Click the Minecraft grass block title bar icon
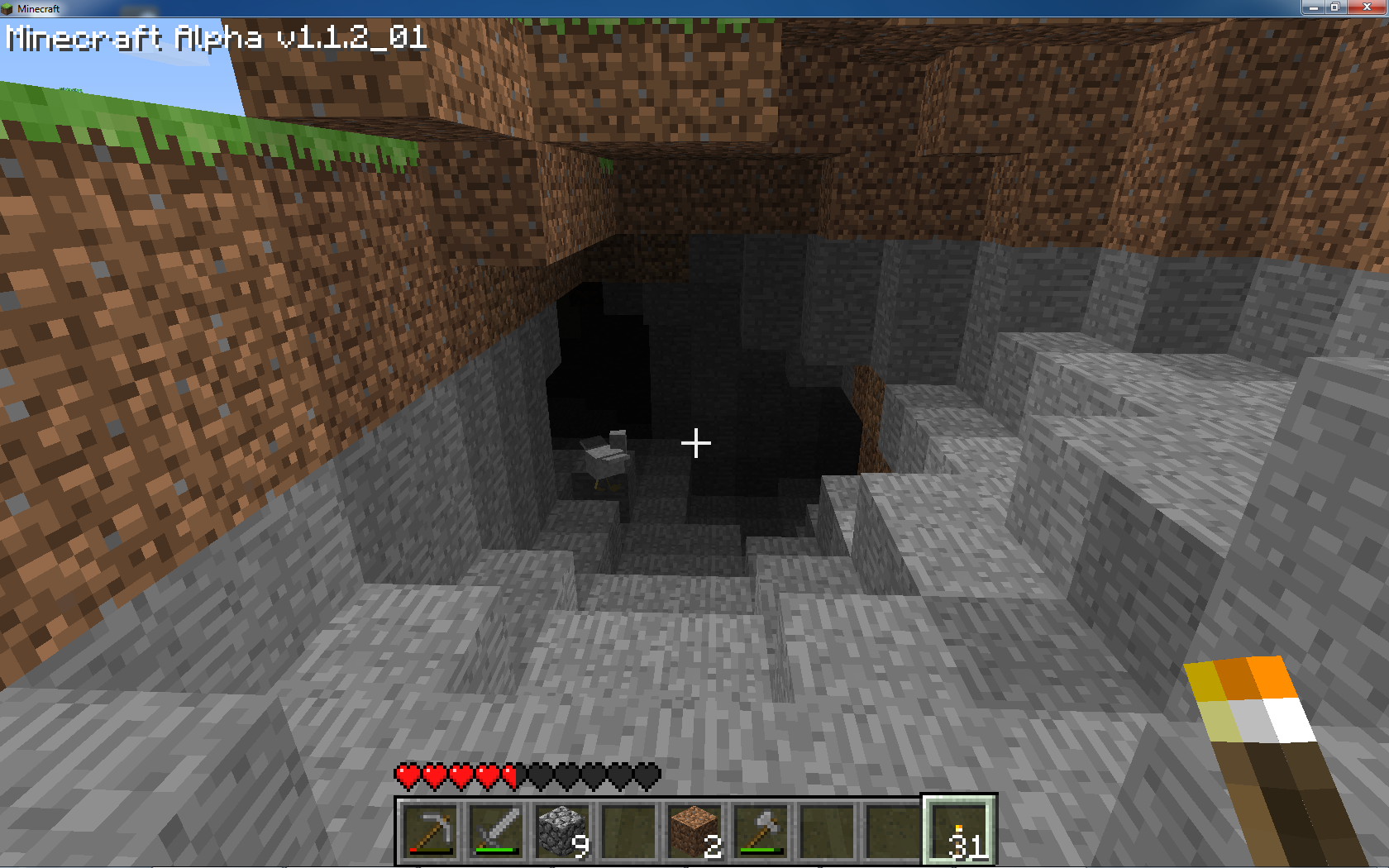1389x868 pixels. [8, 8]
